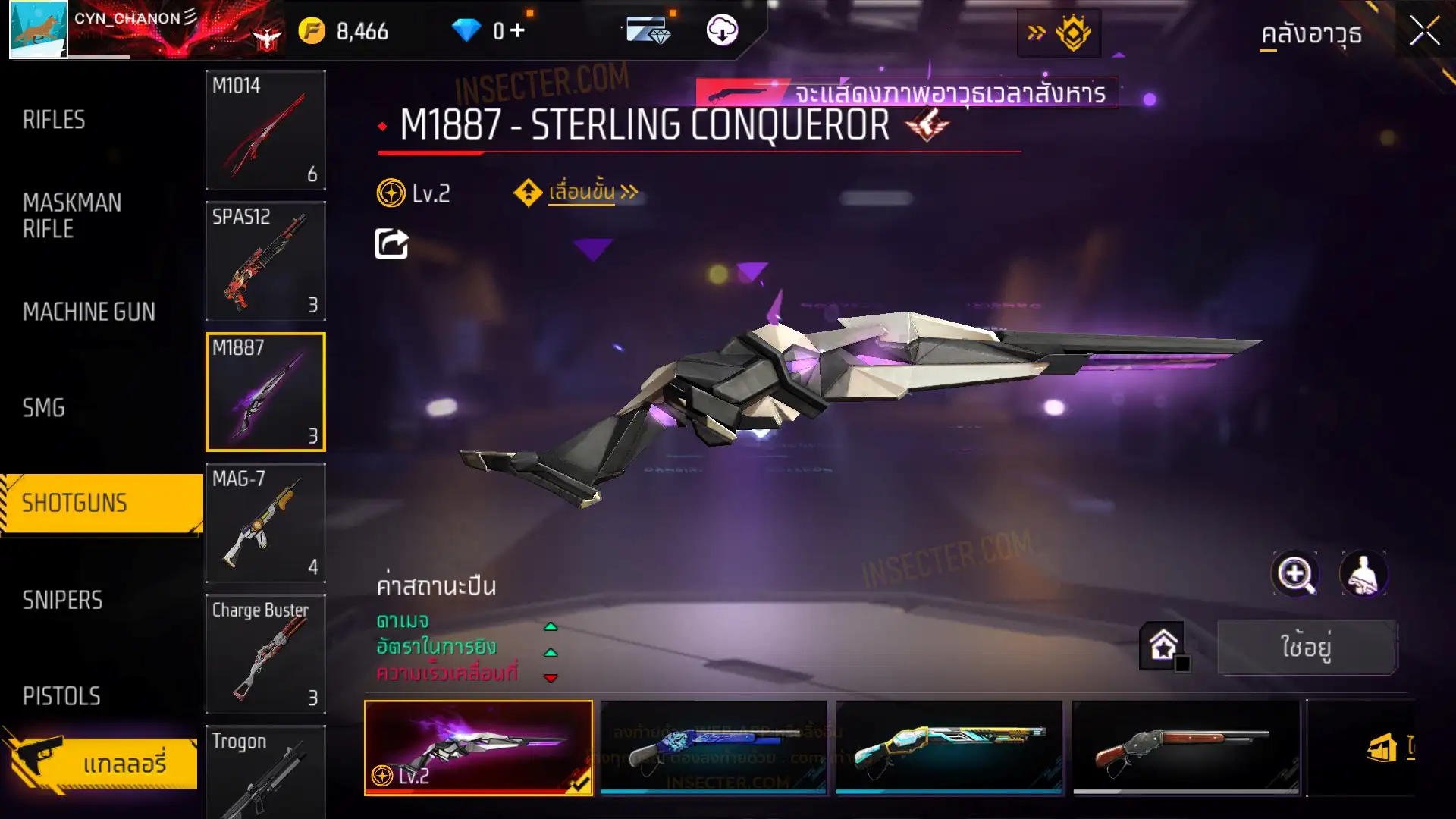Select the blue M1887 skin thumbnail
The width and height of the screenshot is (1456, 819).
(x=713, y=748)
